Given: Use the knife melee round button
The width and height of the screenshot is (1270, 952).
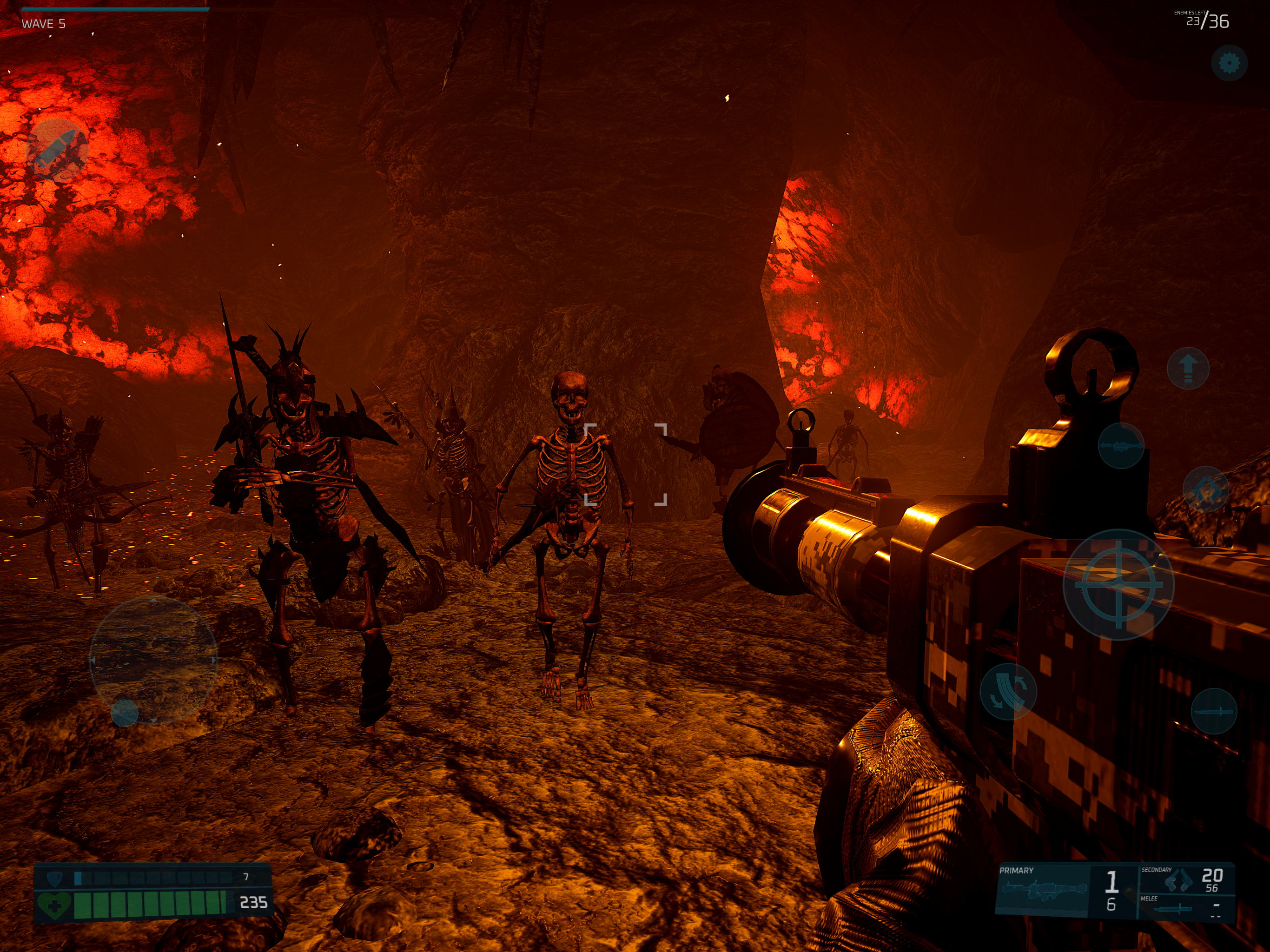Looking at the screenshot, I should (1214, 711).
